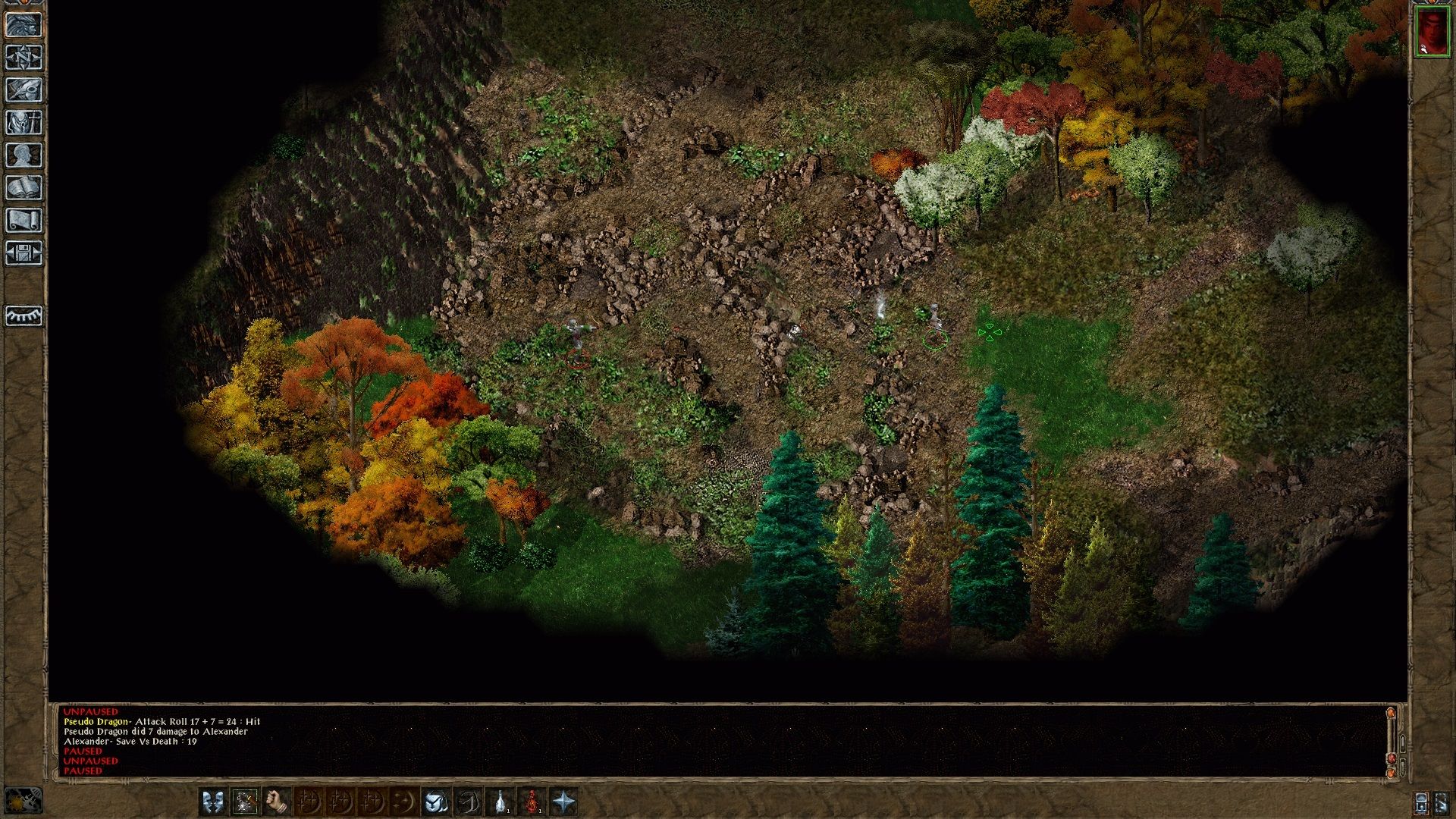Image resolution: width=1456 pixels, height=819 pixels.
Task: Open special abilities with the star icon
Action: 564,802
